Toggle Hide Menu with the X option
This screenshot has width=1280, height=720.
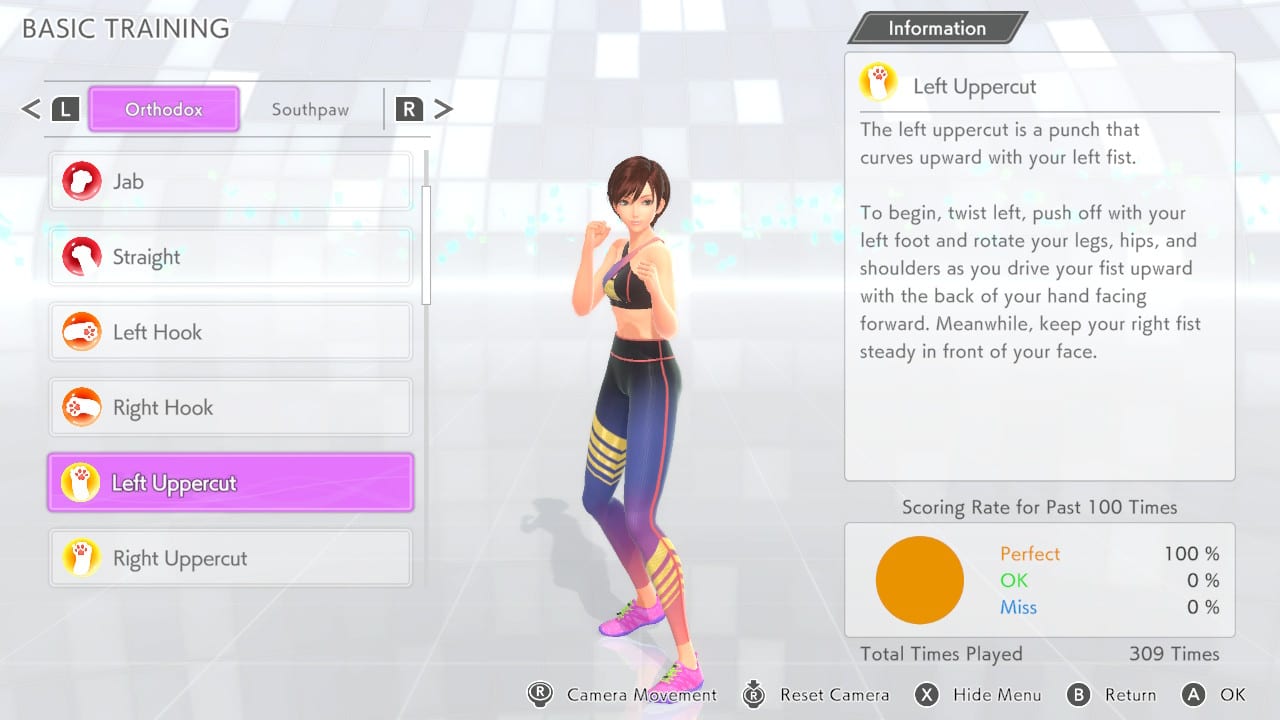tap(925, 694)
